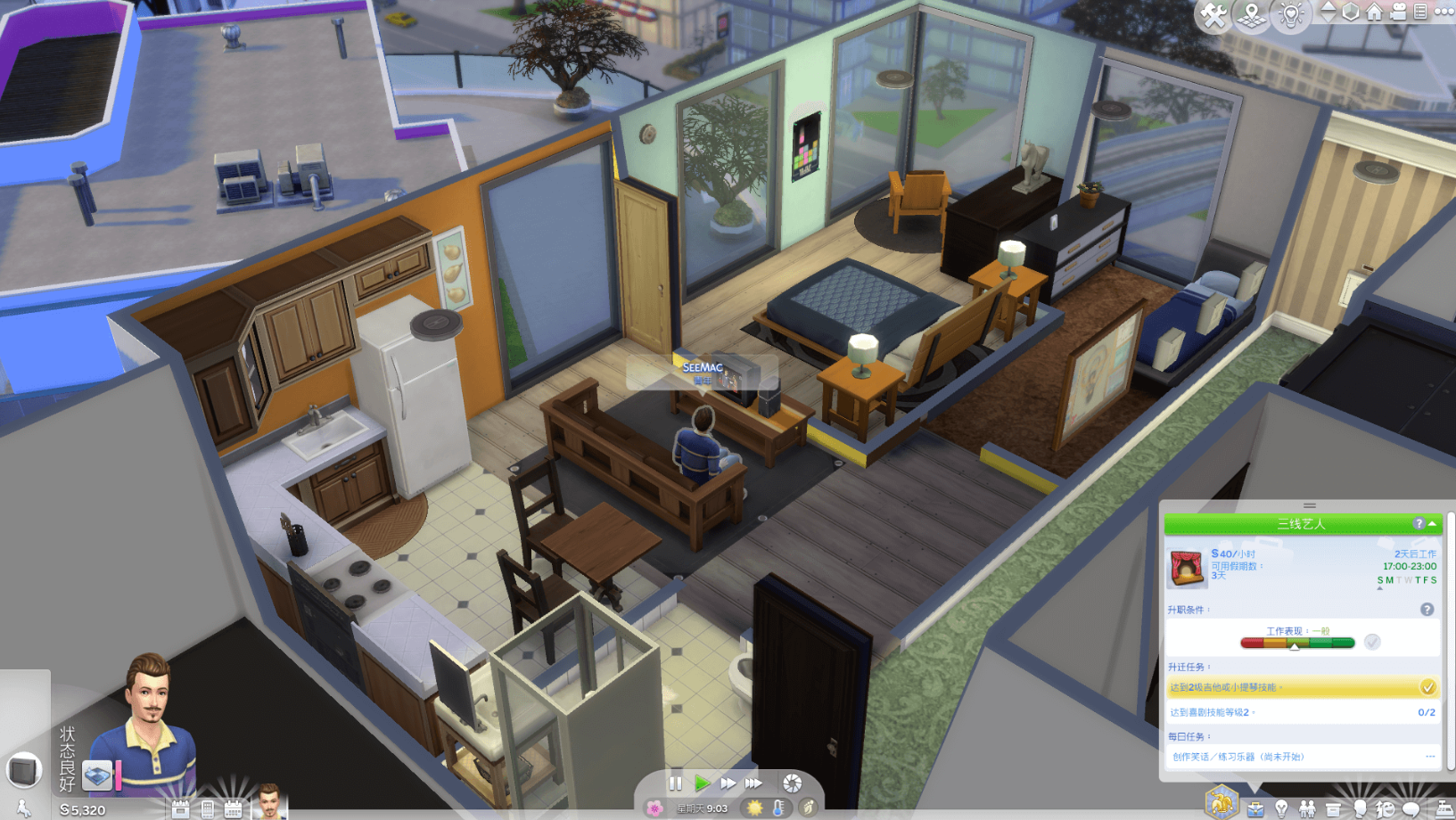Screen dimensions: 1456x820
Task: Open the screenshot aperture button
Action: point(792,783)
